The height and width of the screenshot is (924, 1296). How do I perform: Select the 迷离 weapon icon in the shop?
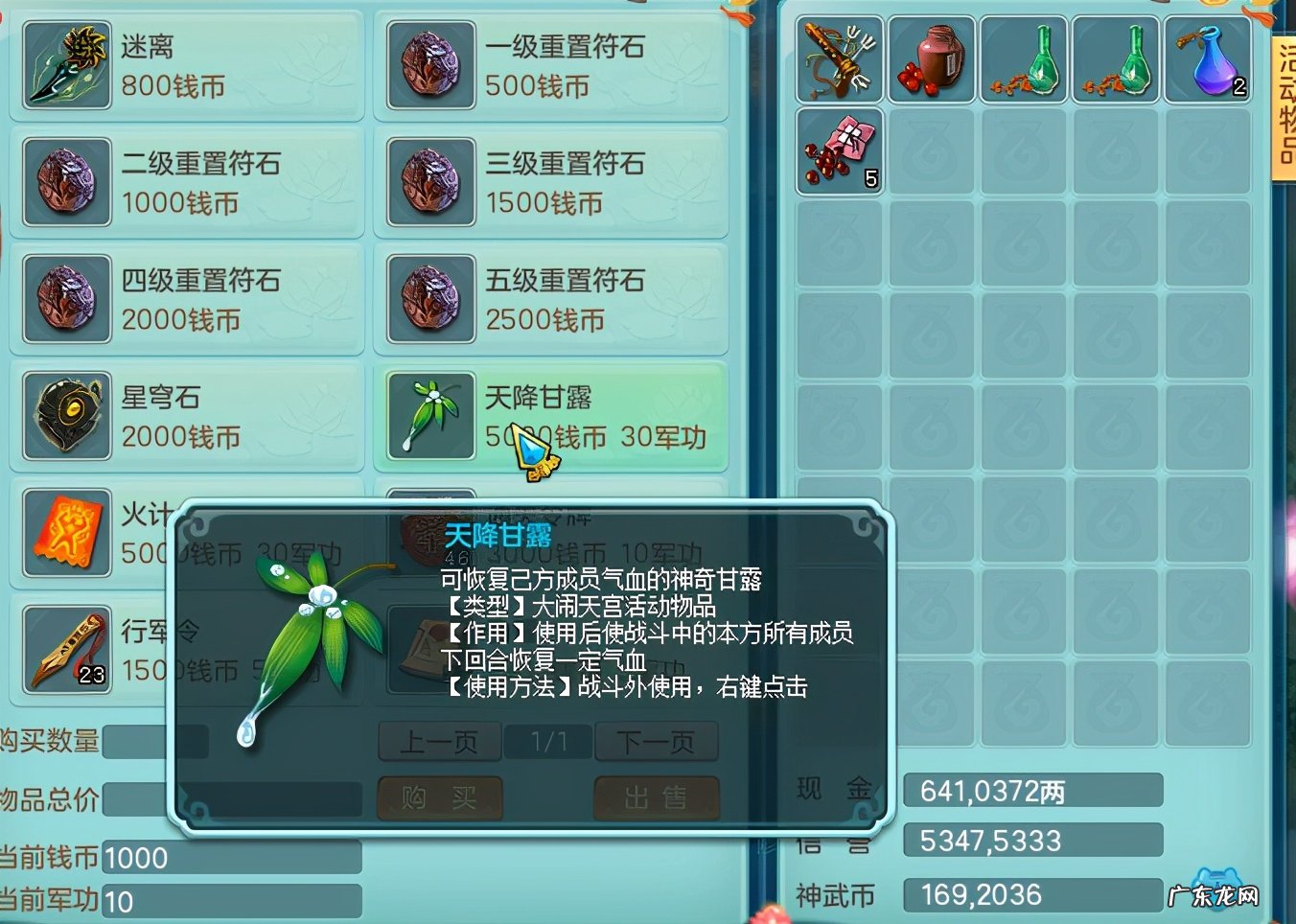(x=65, y=65)
